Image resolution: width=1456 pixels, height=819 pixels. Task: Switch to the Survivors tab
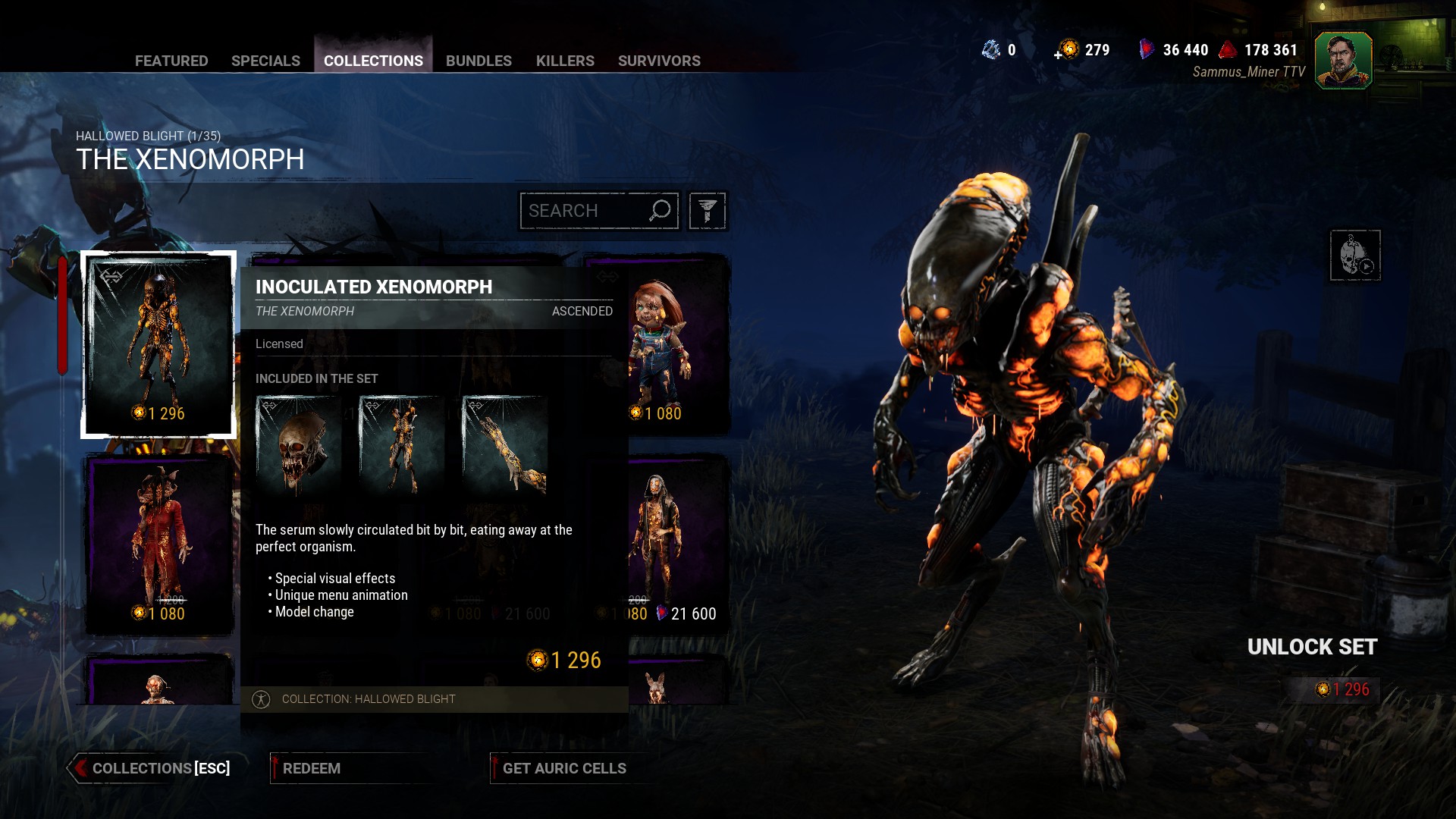(x=659, y=61)
